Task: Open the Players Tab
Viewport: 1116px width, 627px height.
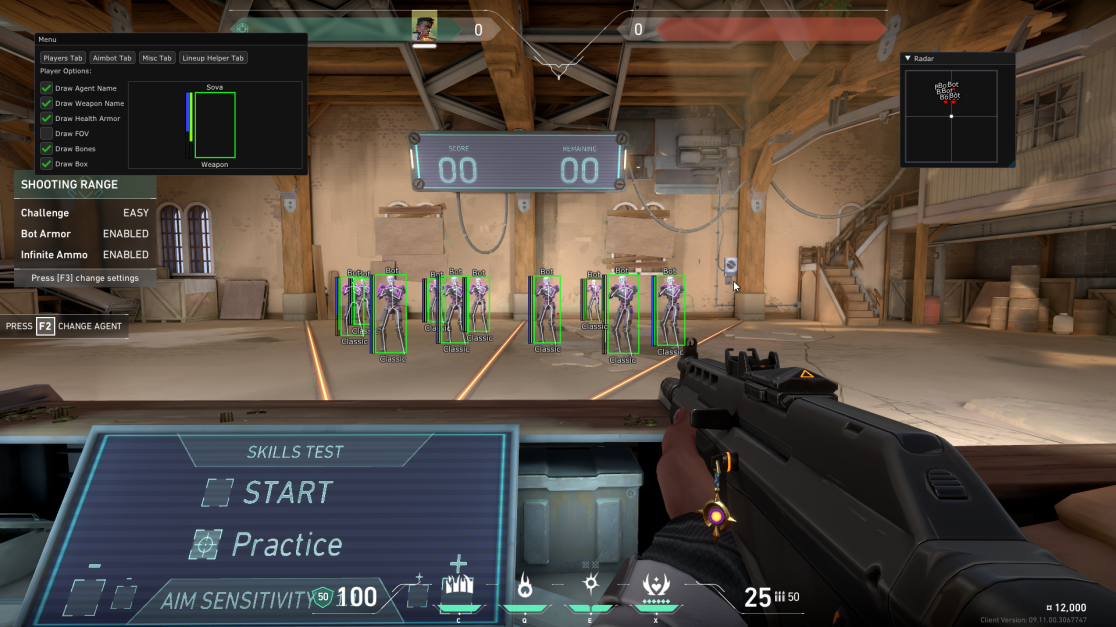Action: tap(63, 58)
